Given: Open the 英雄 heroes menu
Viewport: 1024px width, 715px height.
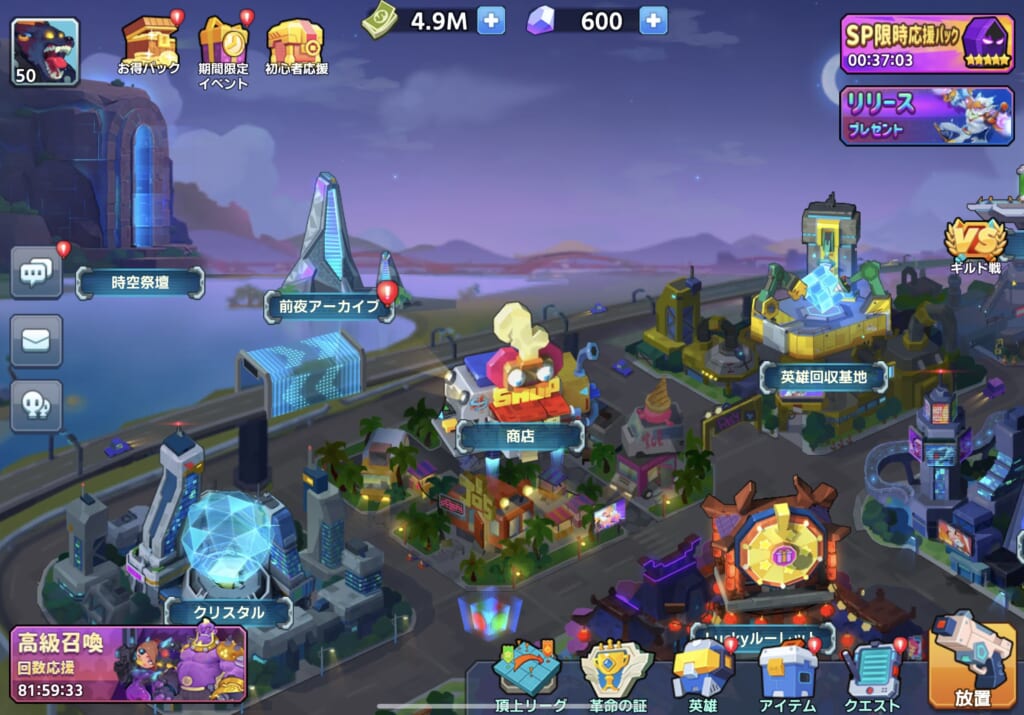Looking at the screenshot, I should [702, 672].
